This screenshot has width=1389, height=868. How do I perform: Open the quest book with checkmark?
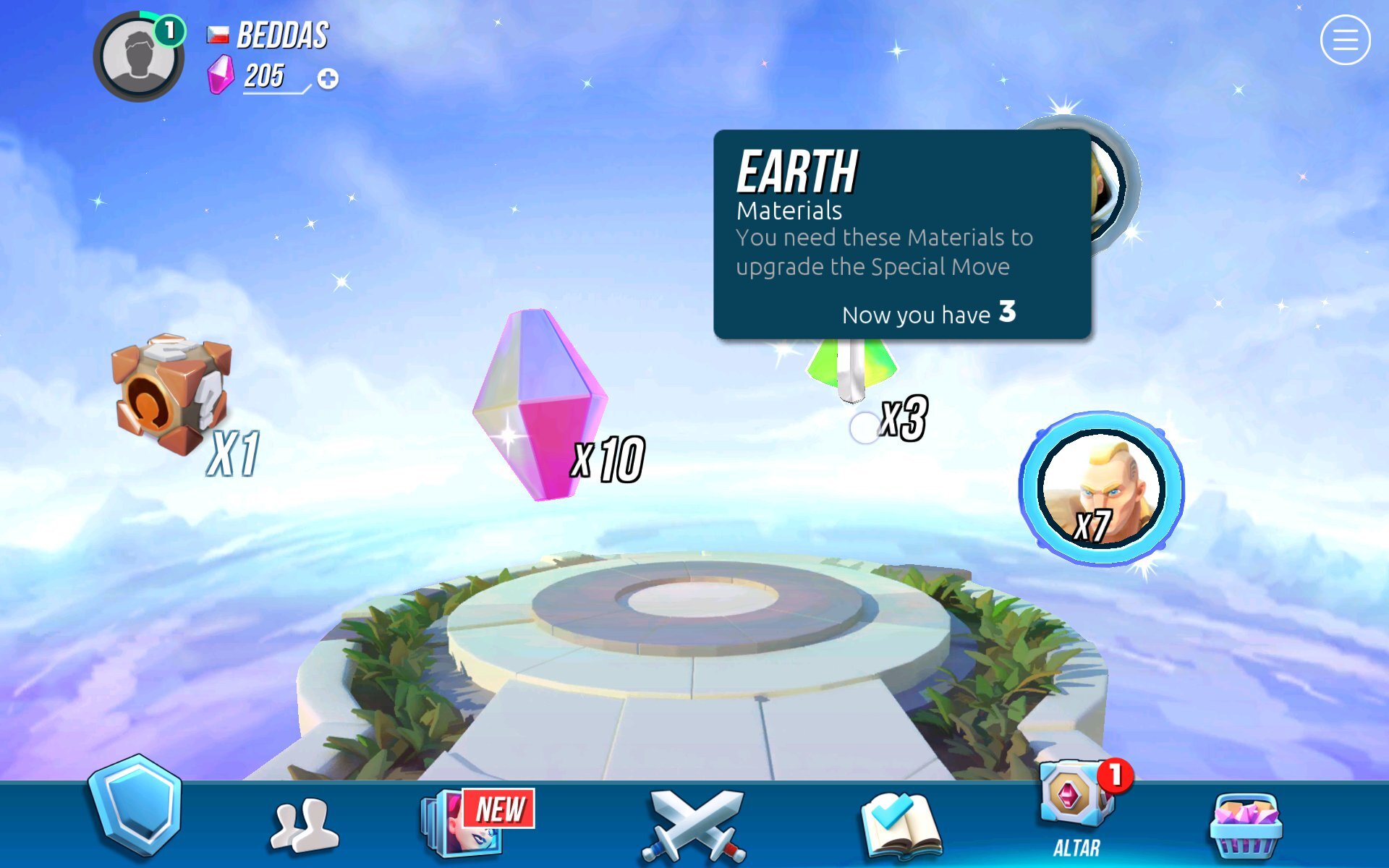[899, 825]
